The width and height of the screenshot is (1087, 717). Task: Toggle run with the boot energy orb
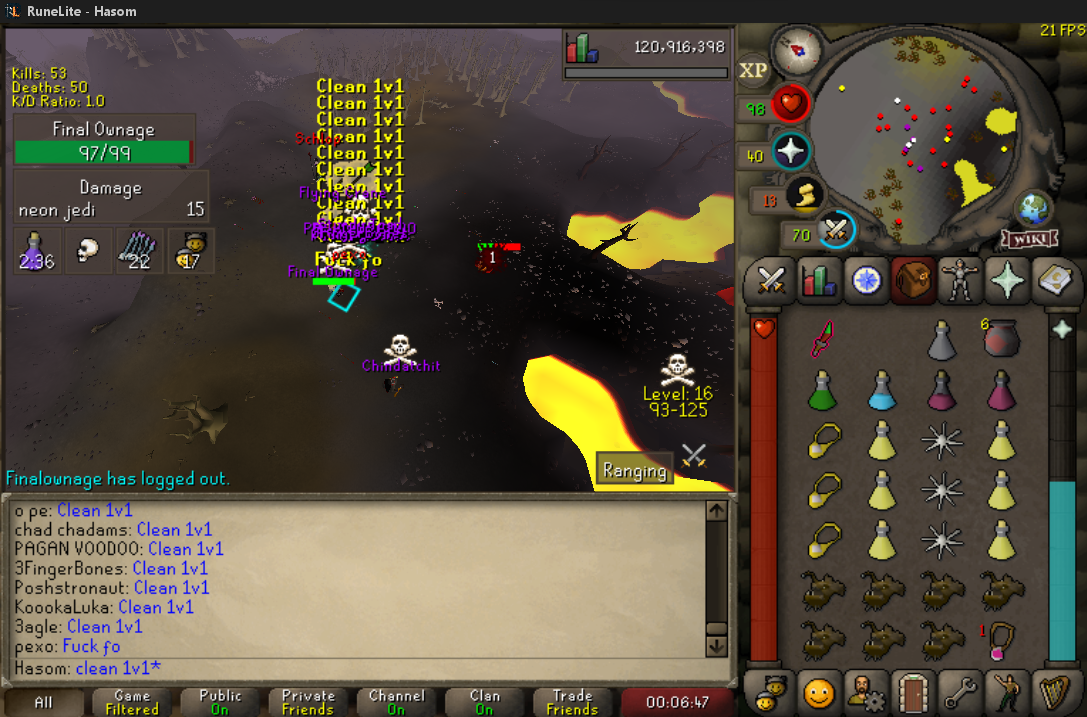pyautogui.click(x=804, y=196)
